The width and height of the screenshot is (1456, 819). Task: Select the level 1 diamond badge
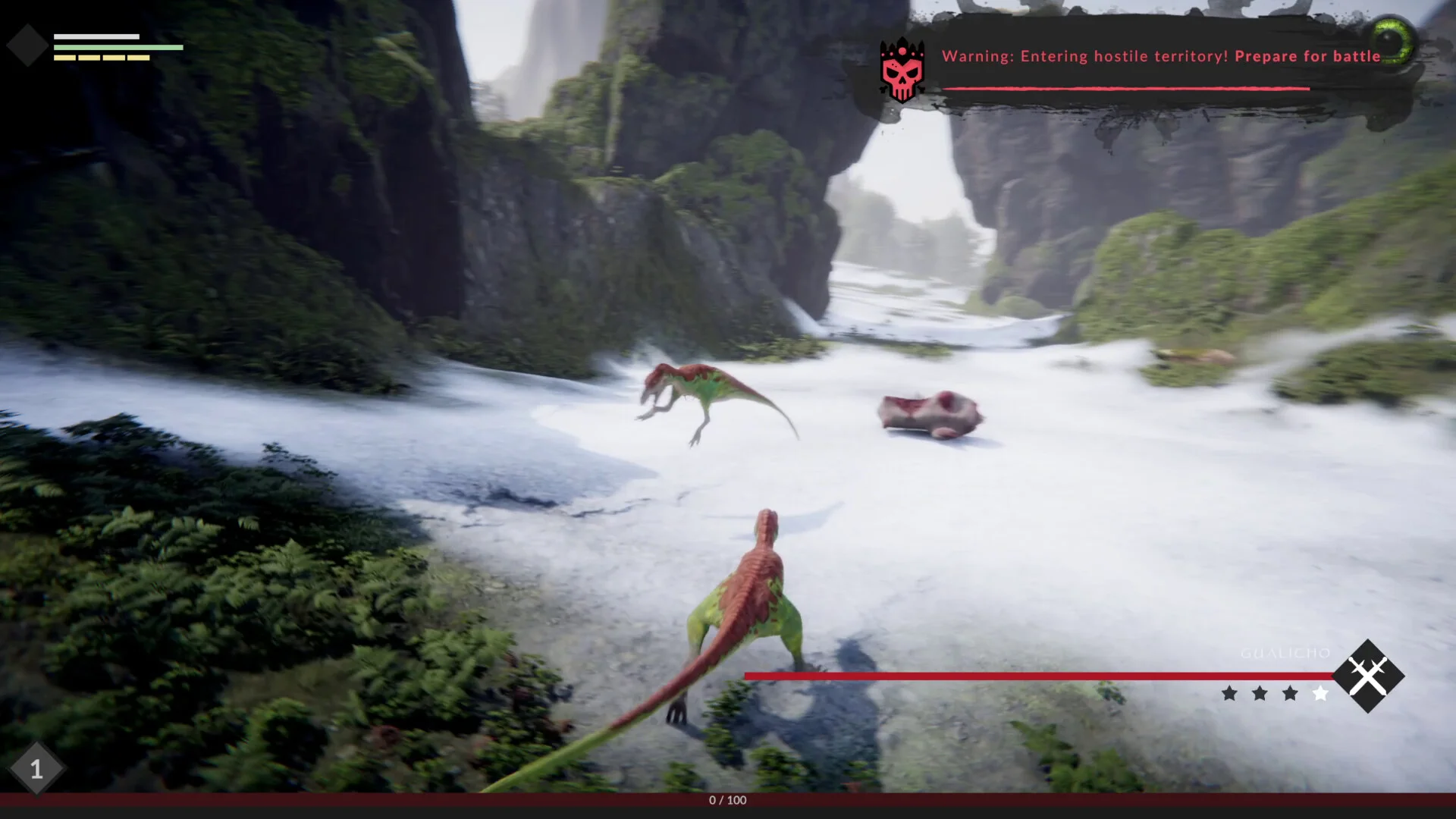[36, 770]
